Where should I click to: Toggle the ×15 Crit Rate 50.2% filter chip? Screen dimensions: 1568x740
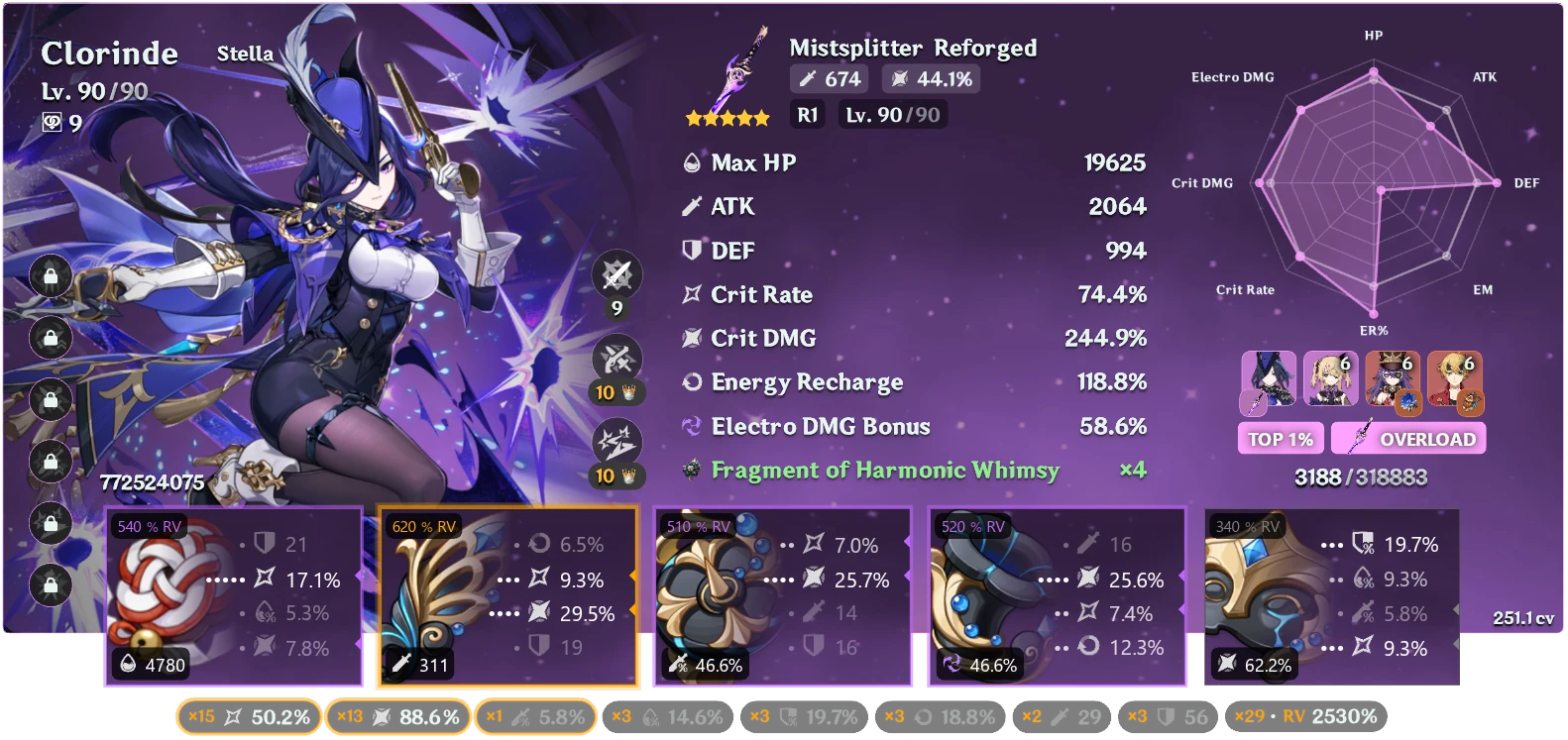(248, 715)
